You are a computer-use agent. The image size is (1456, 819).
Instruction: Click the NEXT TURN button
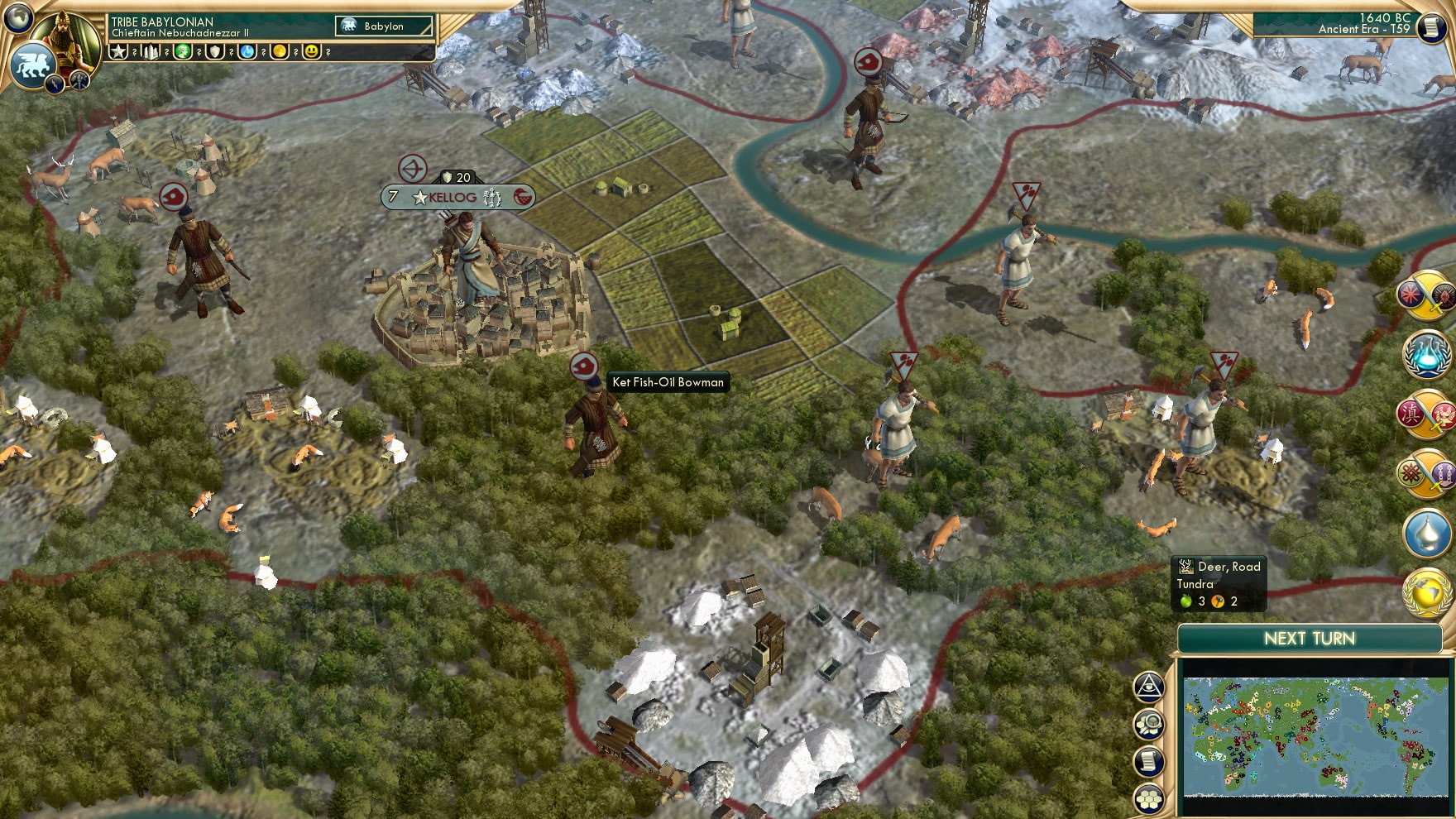pyautogui.click(x=1311, y=639)
